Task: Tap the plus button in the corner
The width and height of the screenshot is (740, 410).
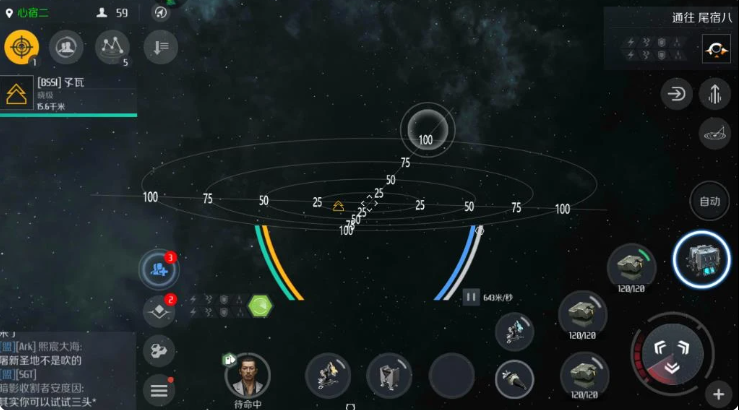Action: 717,392
